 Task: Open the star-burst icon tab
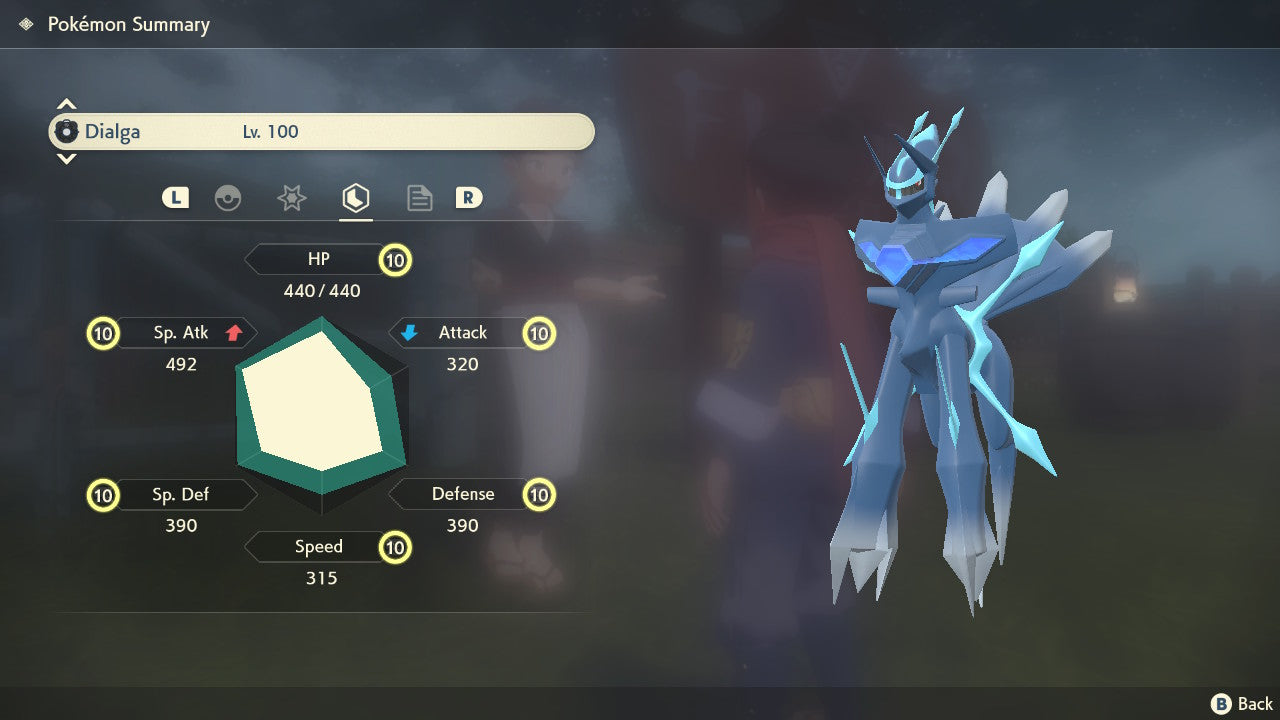pyautogui.click(x=291, y=198)
